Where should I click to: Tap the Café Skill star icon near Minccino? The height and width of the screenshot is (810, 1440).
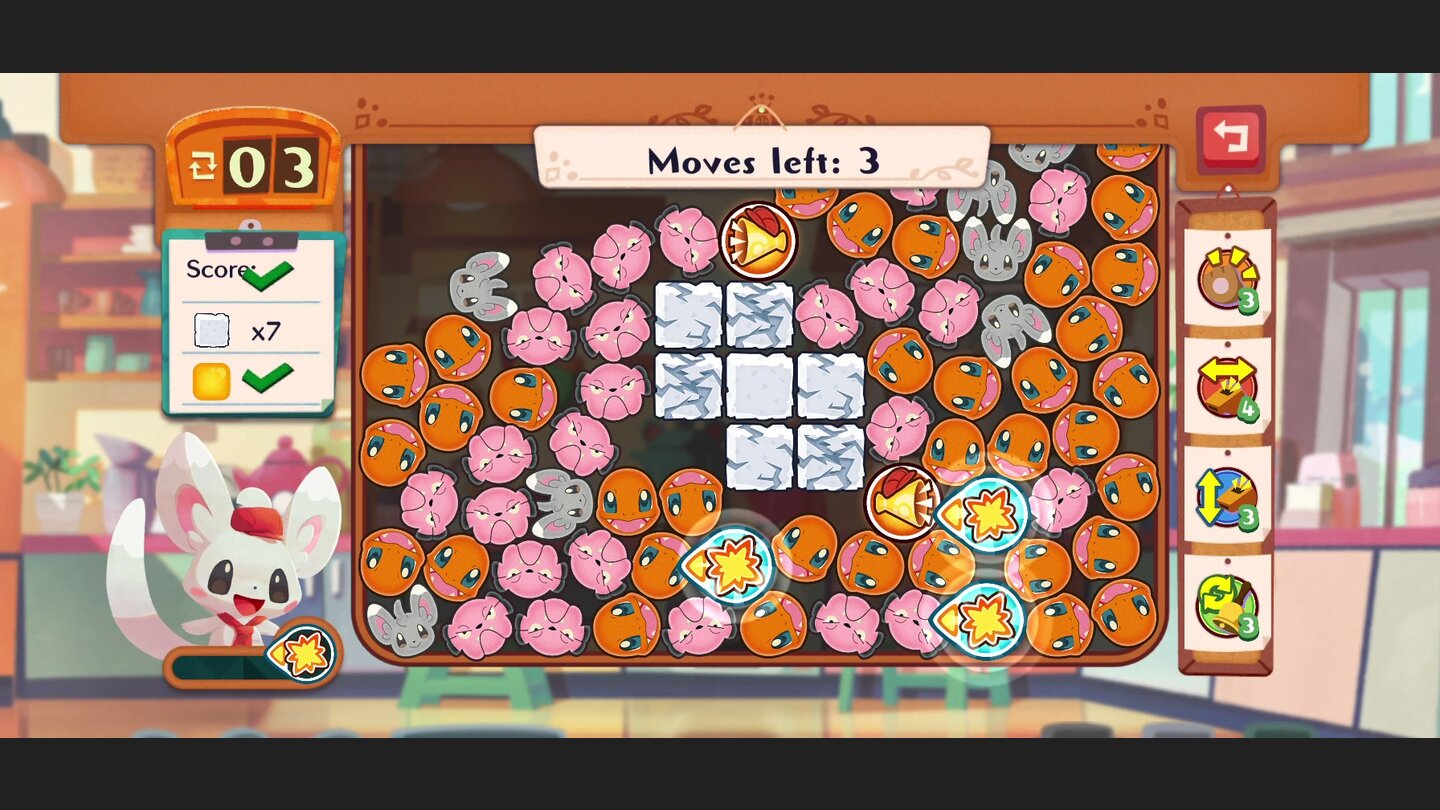307,654
